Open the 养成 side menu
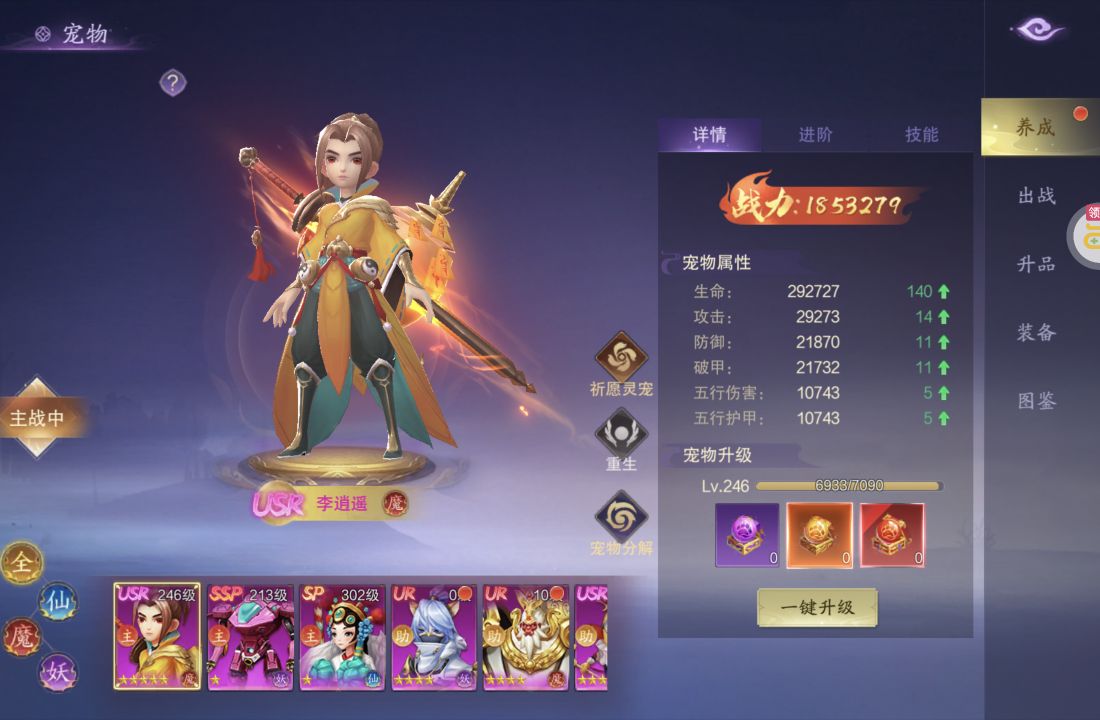This screenshot has width=1100, height=720. click(1036, 127)
